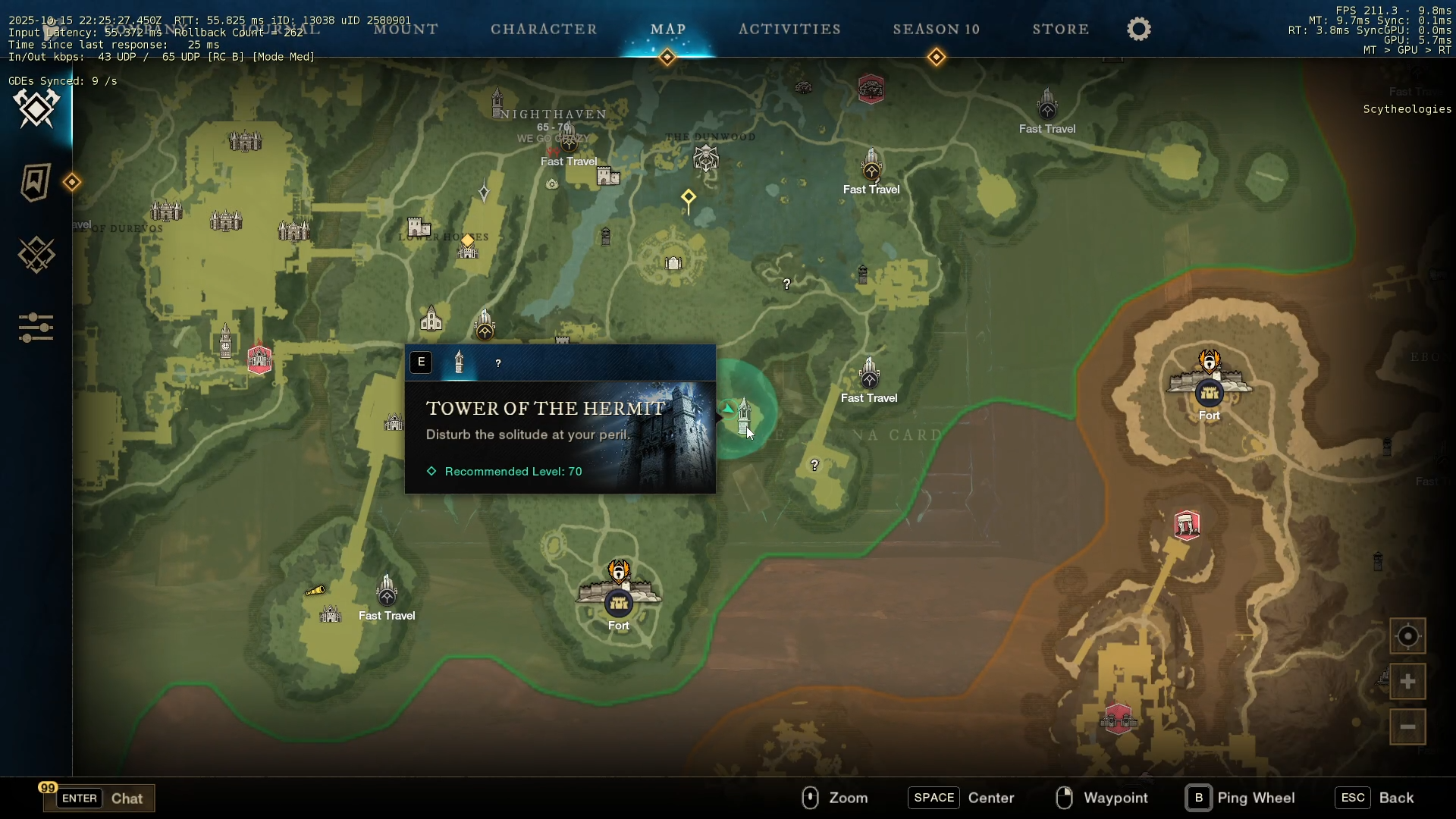Open the map filters slider icon
This screenshot has height=819, width=1456.
[x=36, y=328]
